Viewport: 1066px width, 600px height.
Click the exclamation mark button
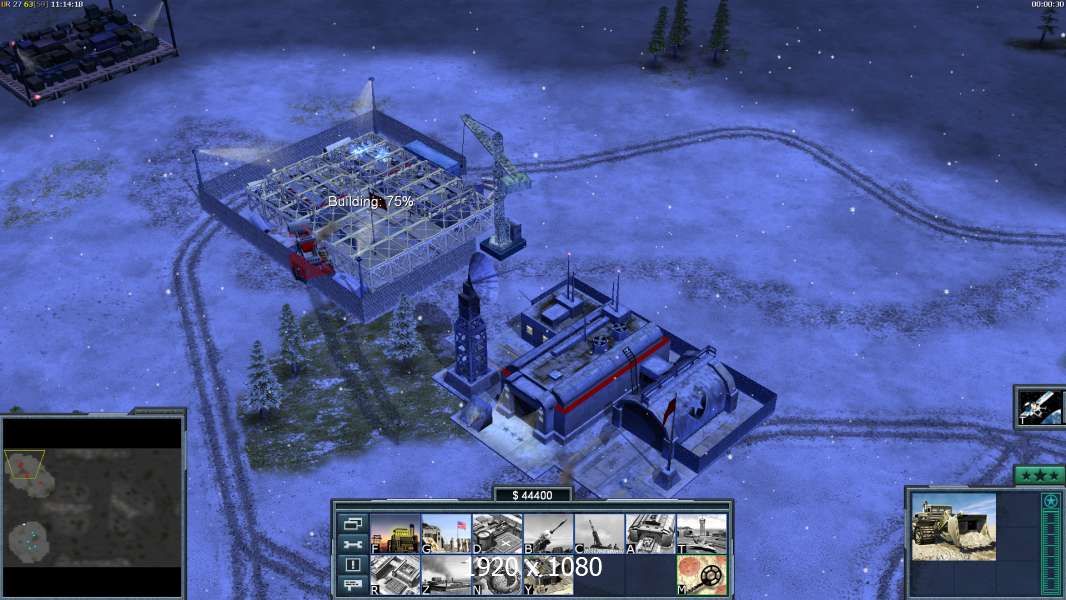point(352,565)
